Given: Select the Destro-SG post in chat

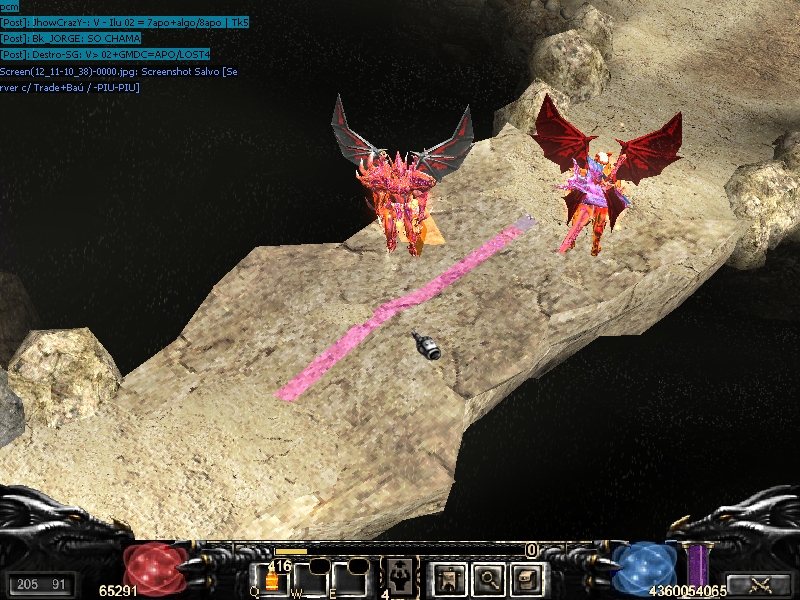Looking at the screenshot, I should click(104, 55).
